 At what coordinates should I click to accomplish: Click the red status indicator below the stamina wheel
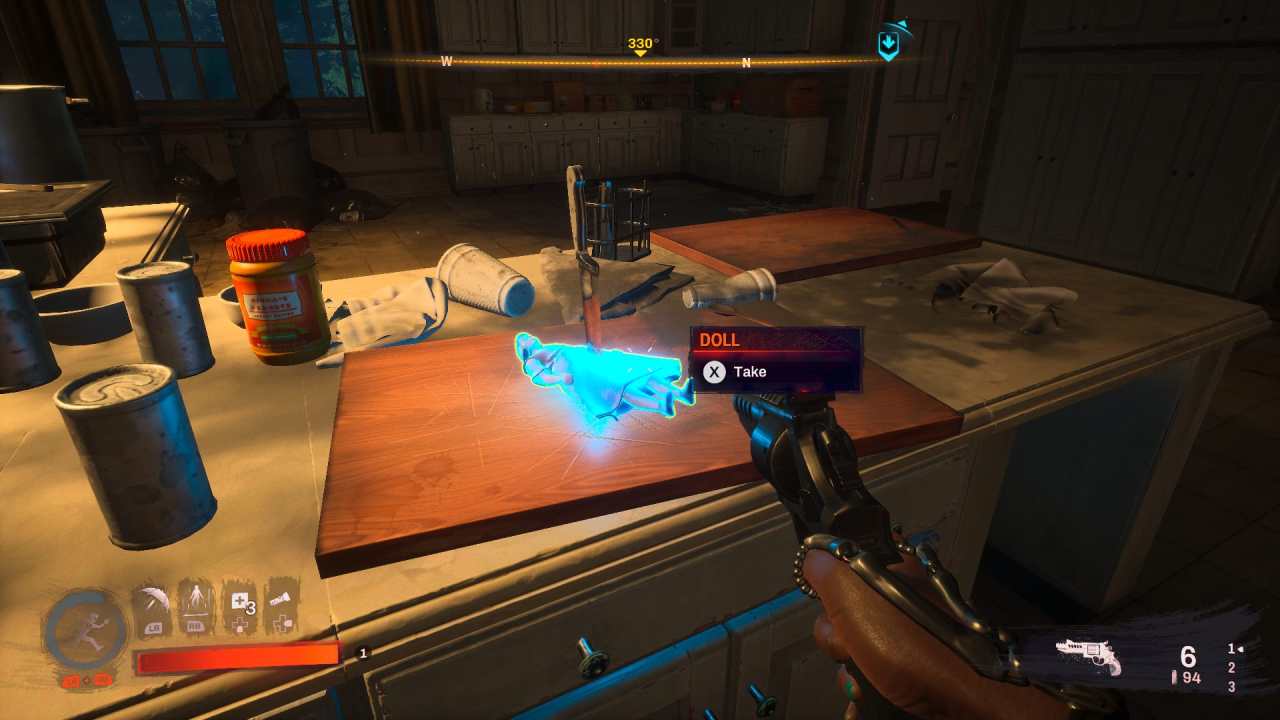click(86, 681)
